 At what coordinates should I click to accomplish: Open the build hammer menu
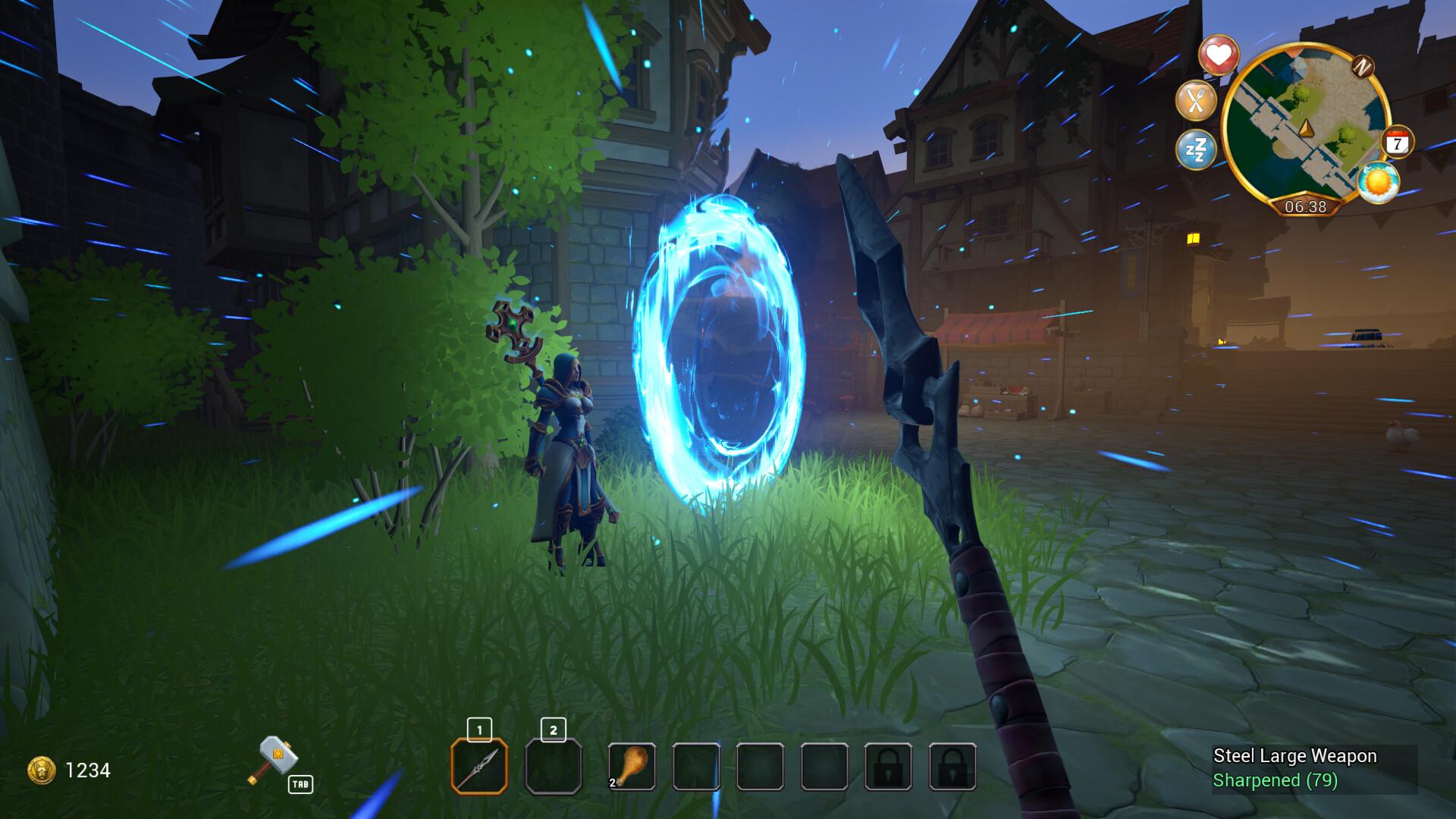276,760
